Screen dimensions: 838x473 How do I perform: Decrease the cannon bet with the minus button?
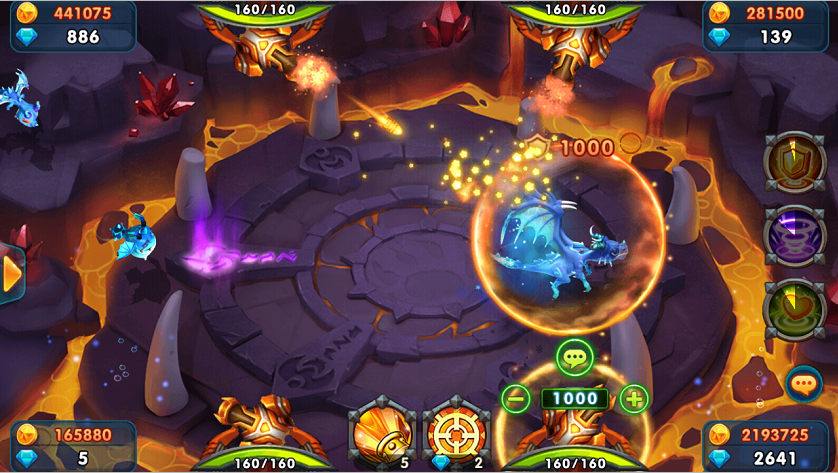516,398
